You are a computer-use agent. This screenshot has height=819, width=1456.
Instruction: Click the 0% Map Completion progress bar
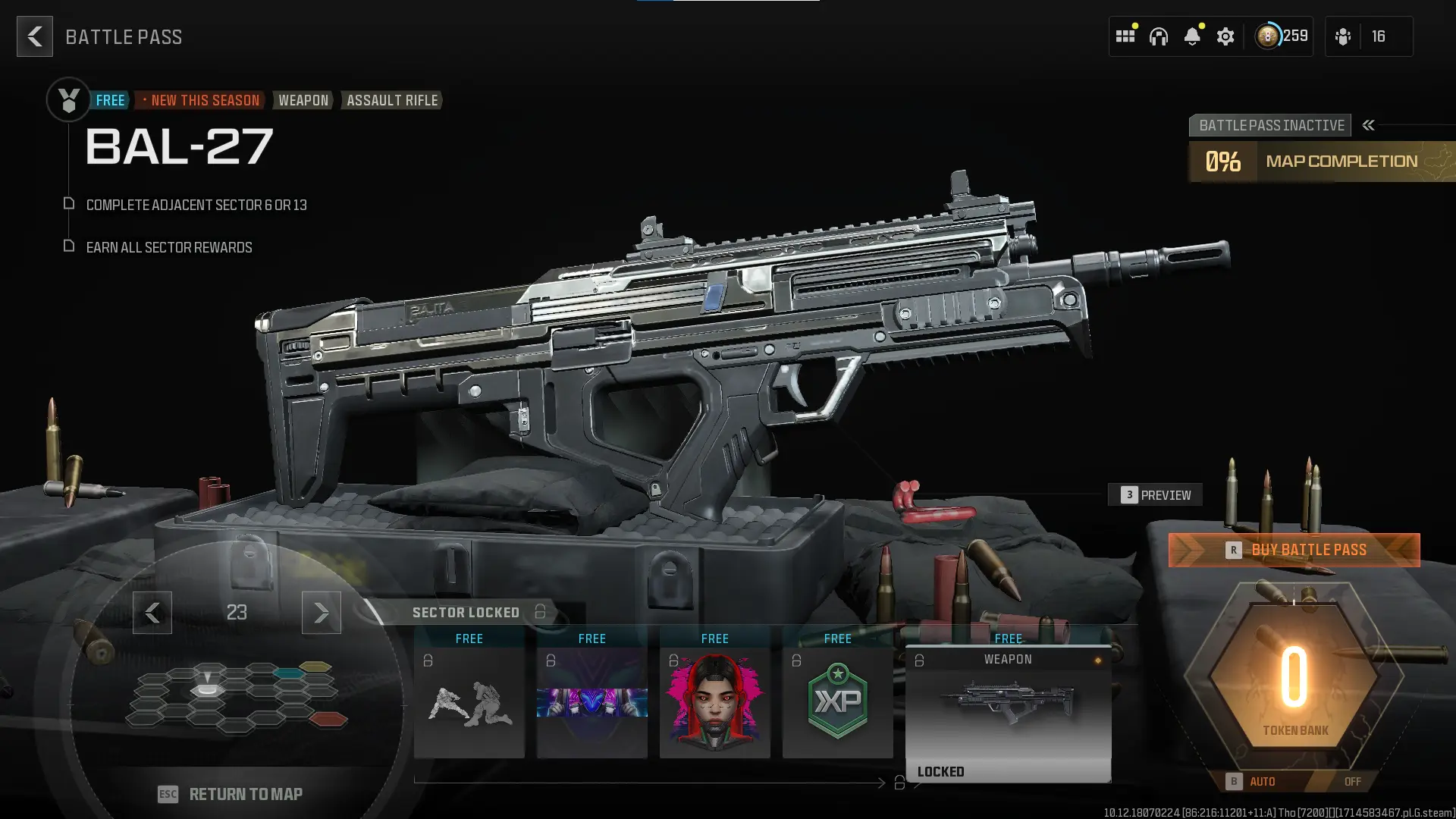(x=1319, y=161)
